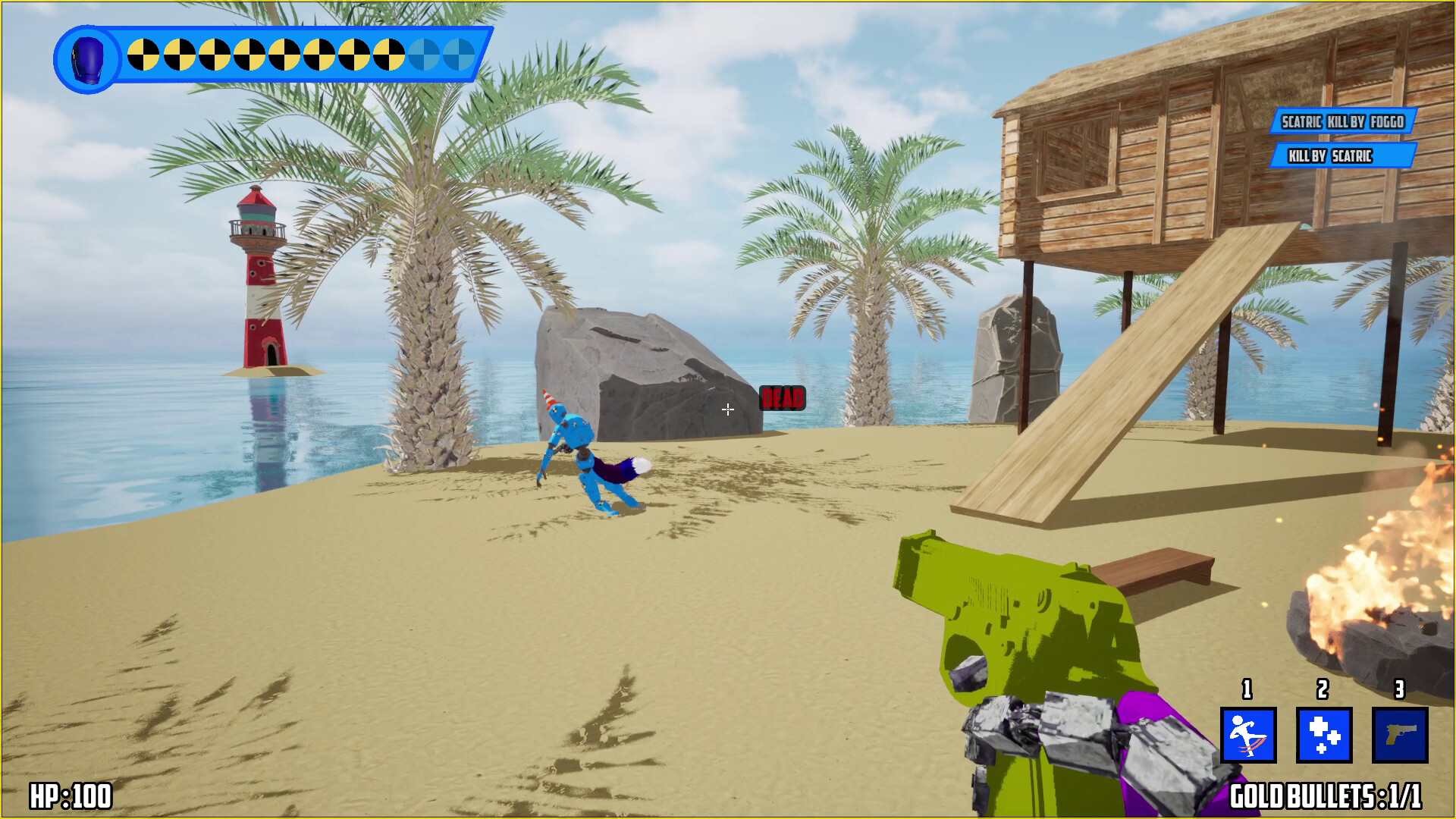Expand the SCATRIC KILL BY FOGGO banner
The image size is (1456, 819).
click(x=1341, y=121)
